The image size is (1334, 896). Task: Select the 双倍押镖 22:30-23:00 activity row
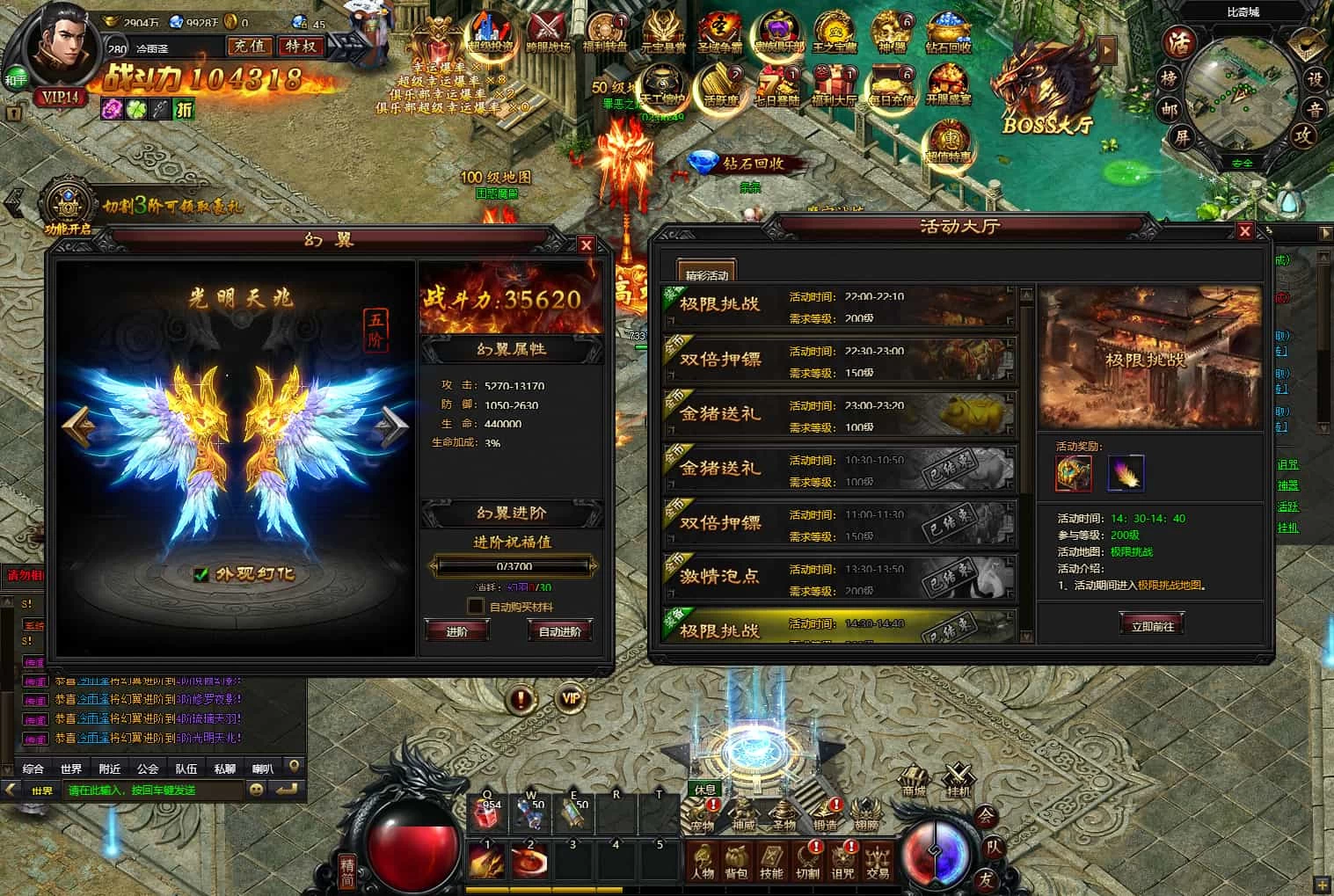click(840, 361)
